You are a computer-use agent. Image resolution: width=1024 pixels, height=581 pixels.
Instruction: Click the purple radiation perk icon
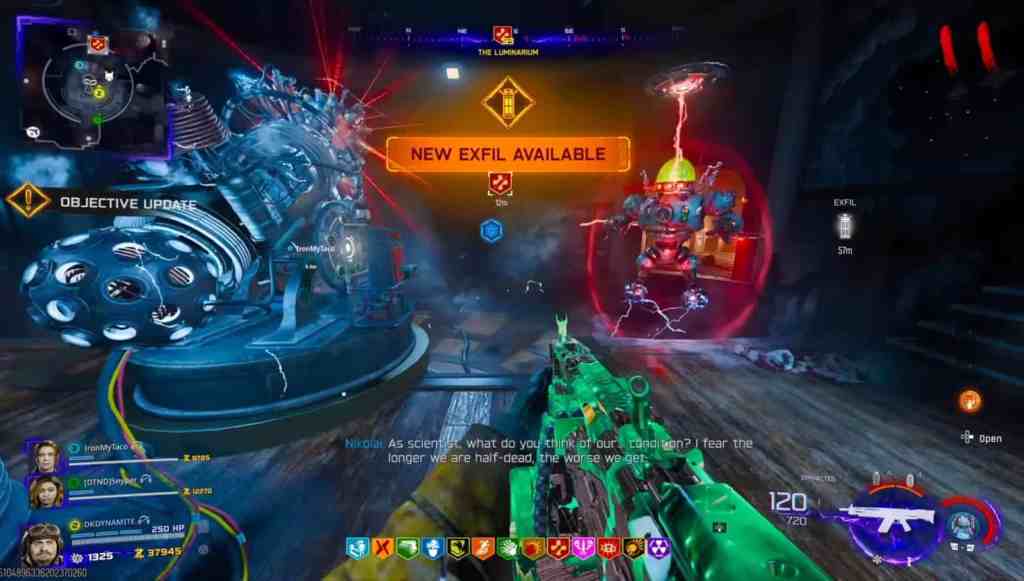tap(660, 548)
